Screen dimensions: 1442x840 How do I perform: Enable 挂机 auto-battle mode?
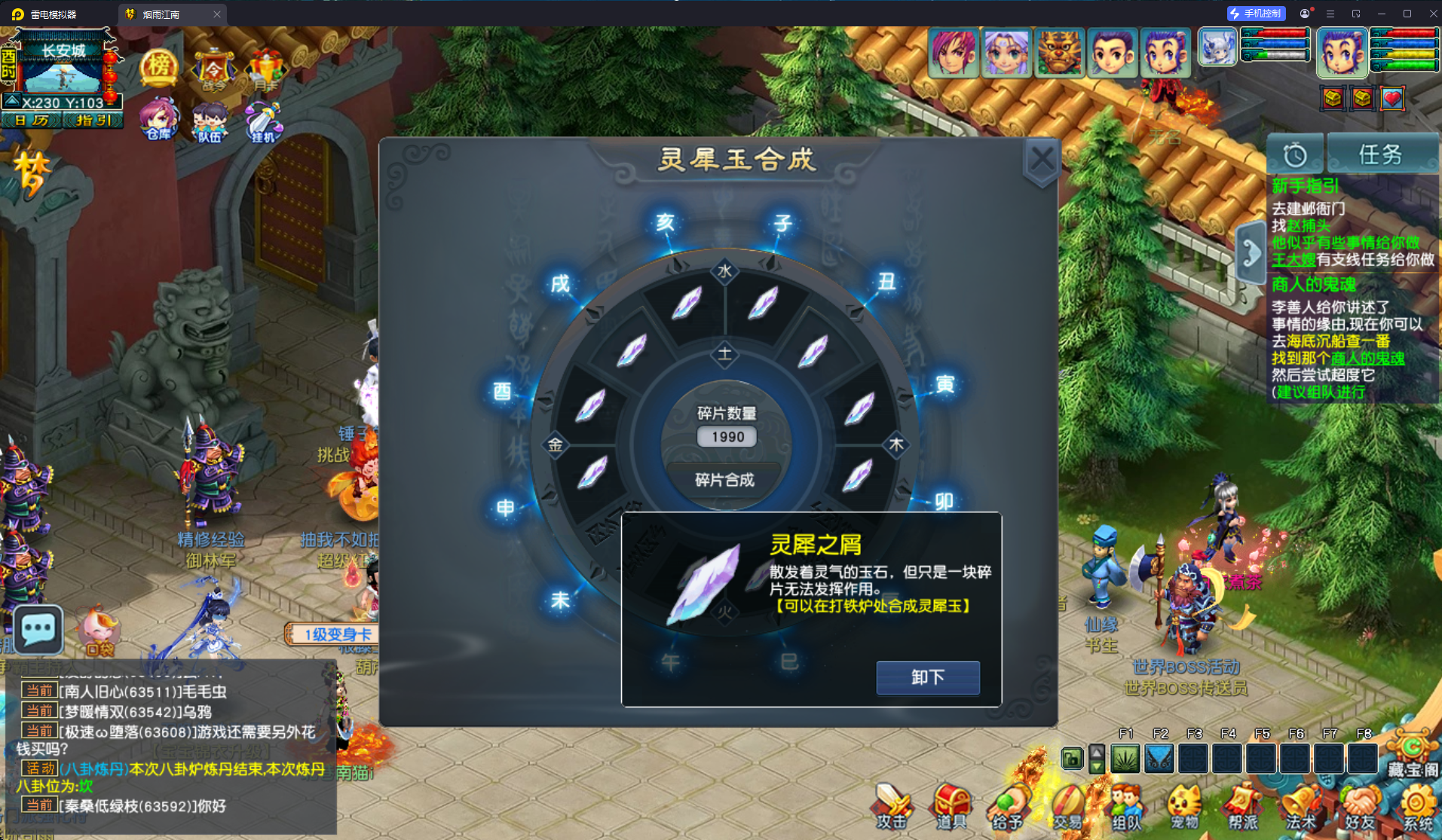[x=264, y=119]
